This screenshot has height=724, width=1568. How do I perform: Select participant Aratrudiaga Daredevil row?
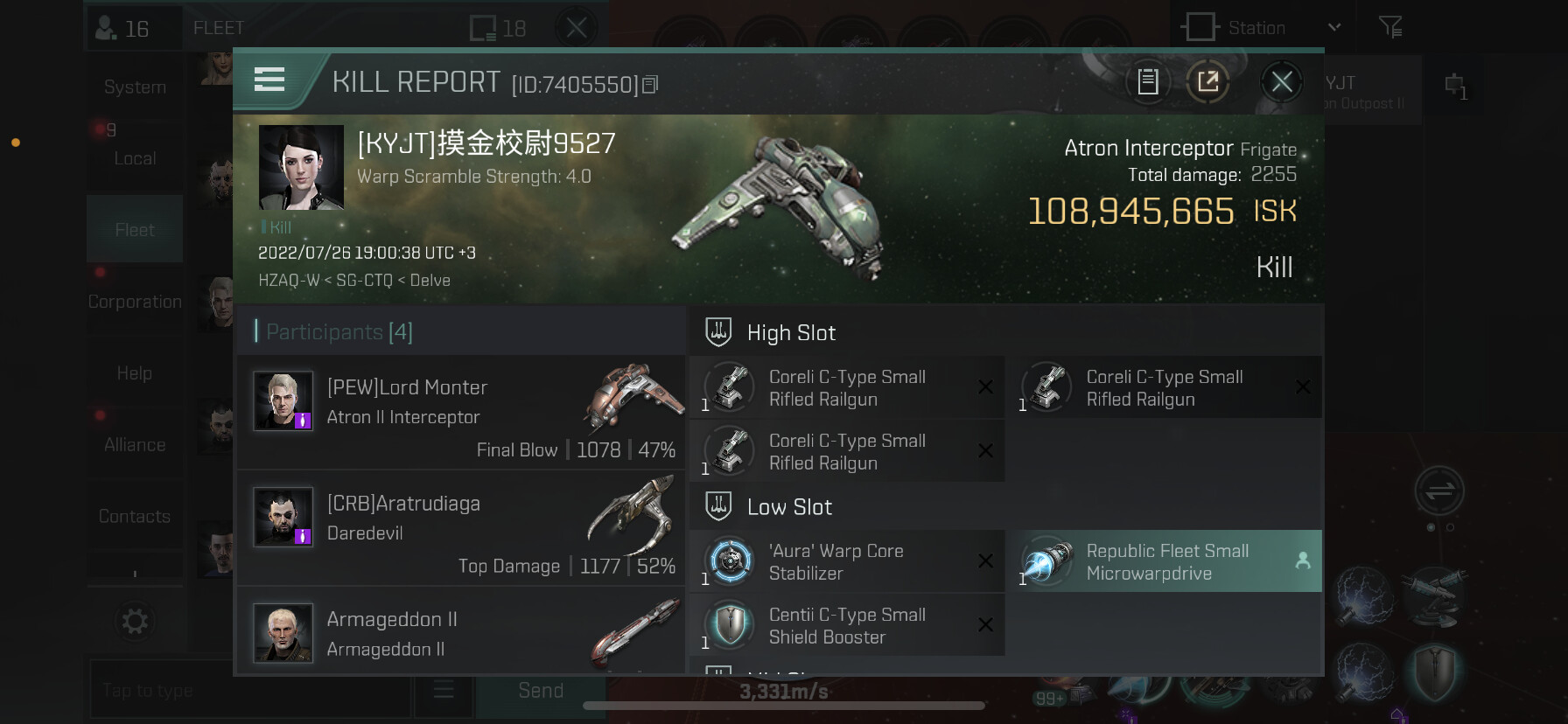461,528
